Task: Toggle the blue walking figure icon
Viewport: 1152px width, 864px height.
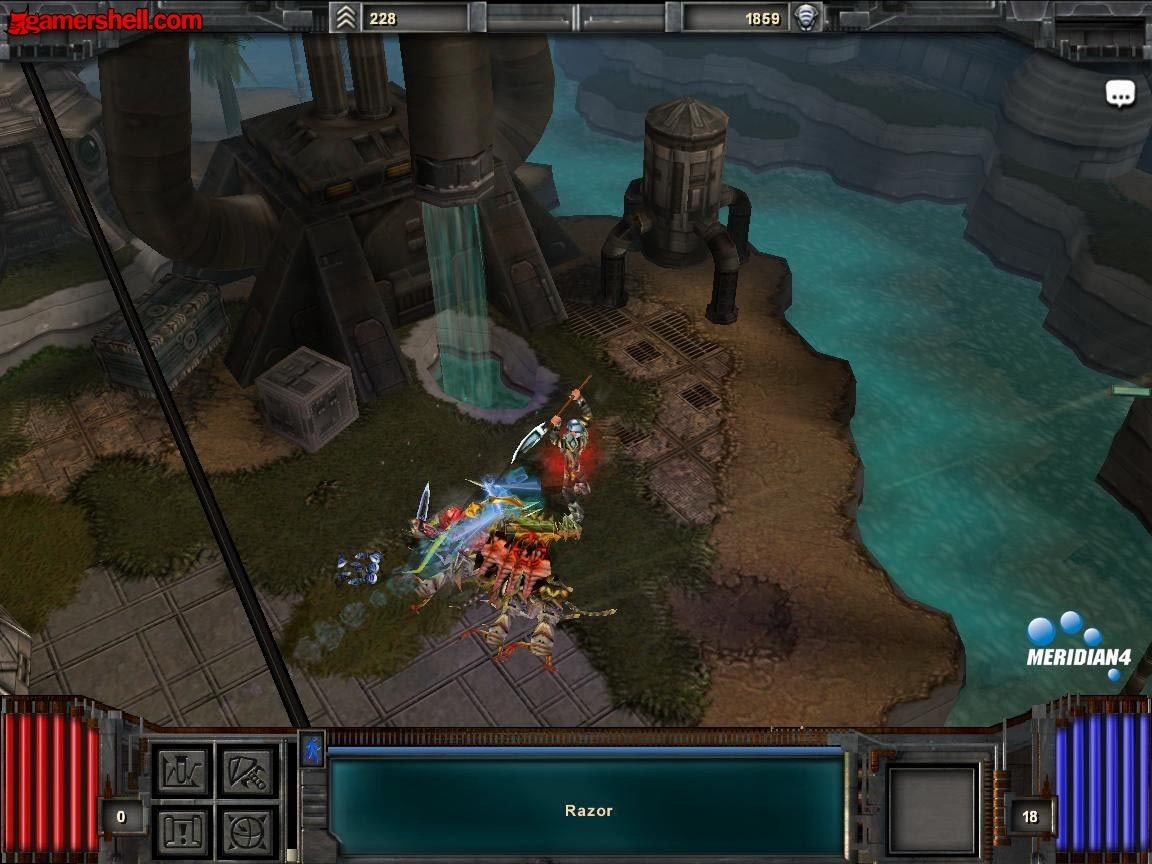Action: pyautogui.click(x=312, y=749)
